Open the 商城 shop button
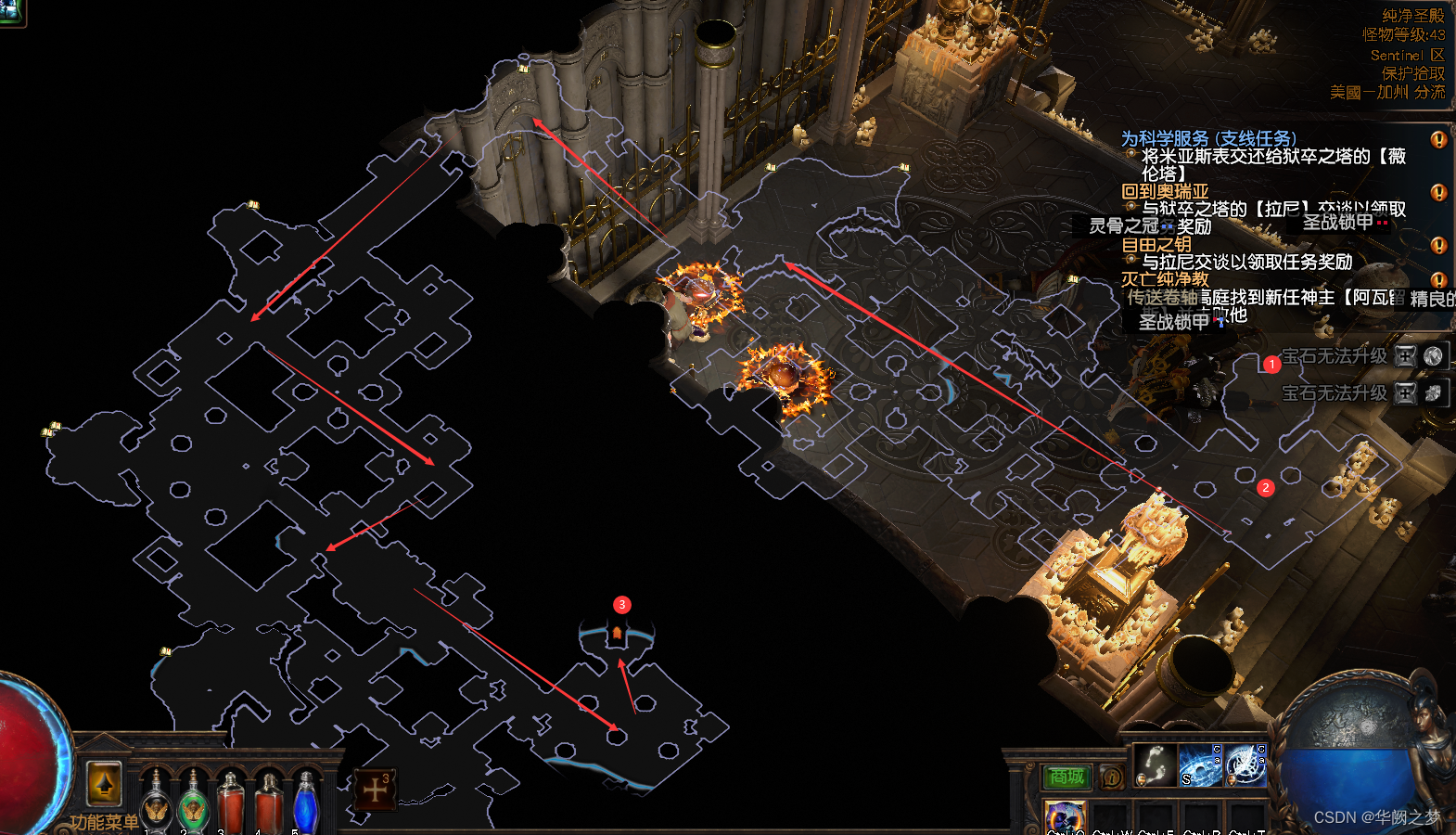Viewport: 1456px width, 835px height. [1066, 777]
